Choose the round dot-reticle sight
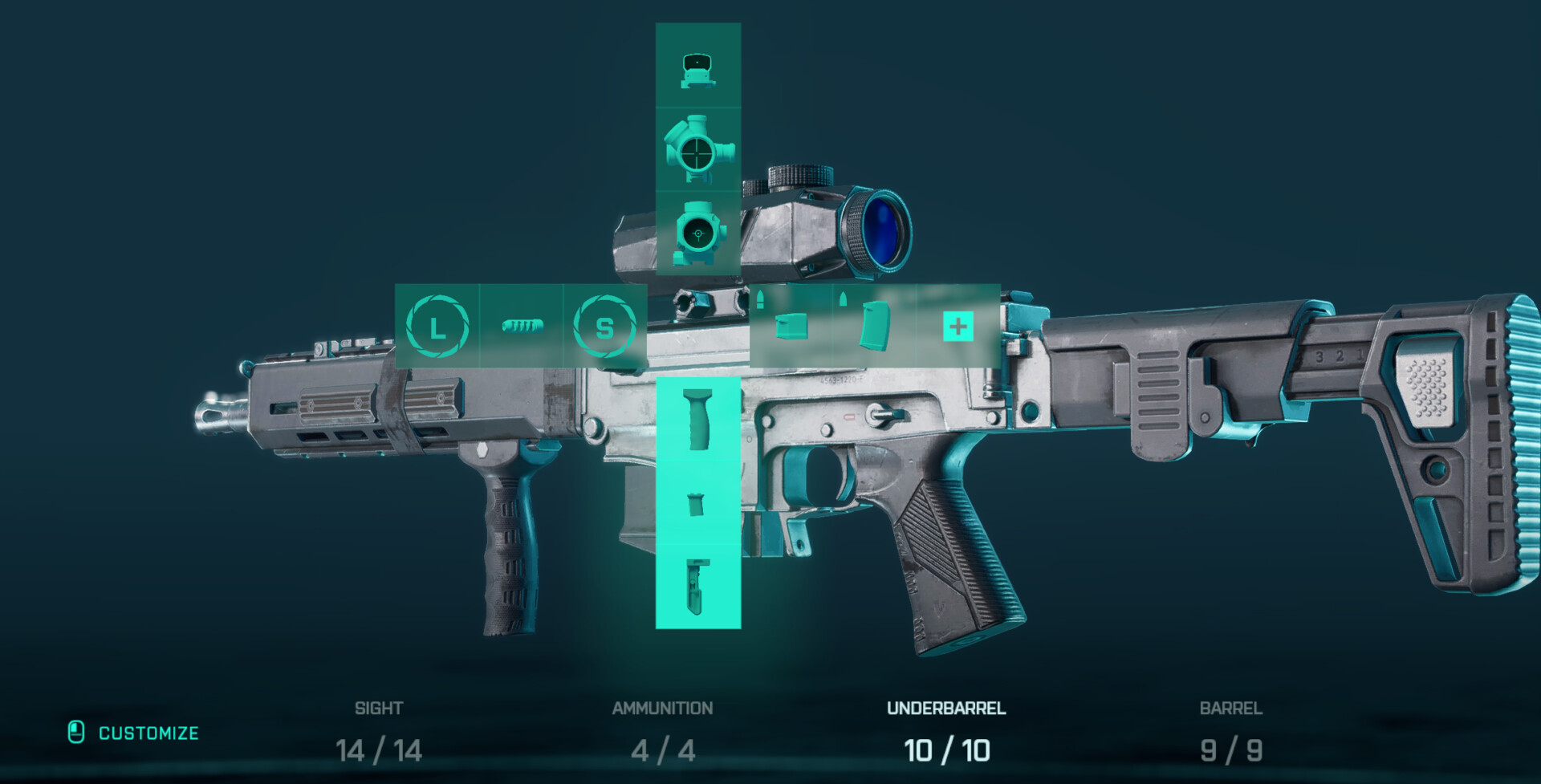The height and width of the screenshot is (784, 1541). 697,234
